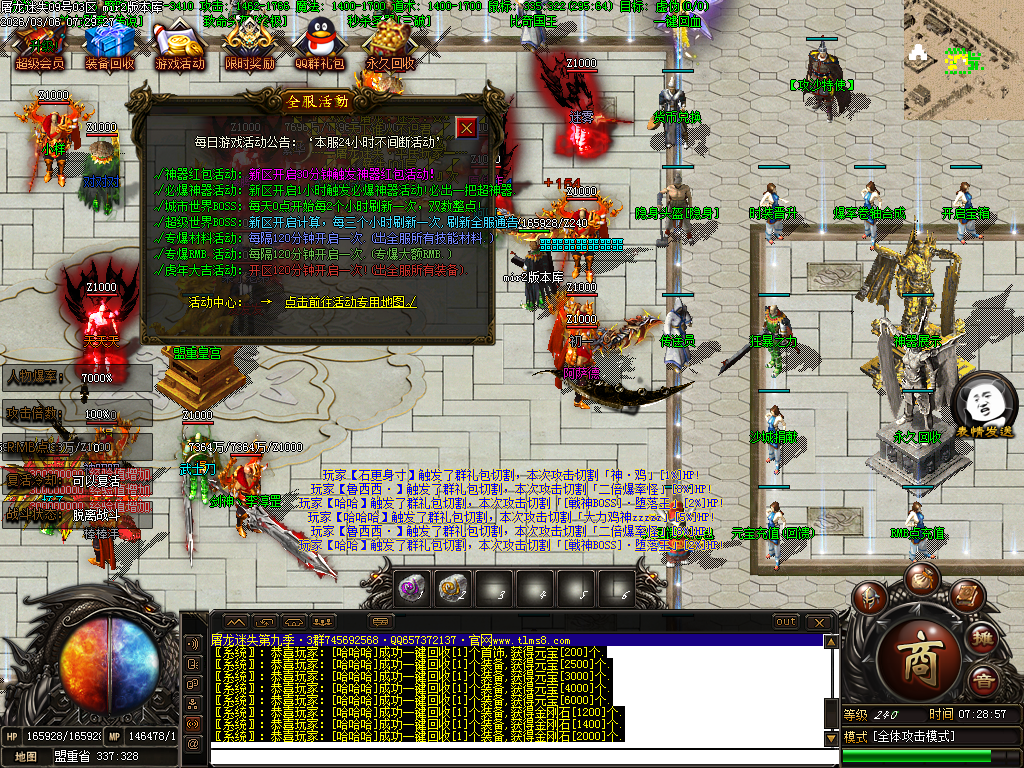Open the 超级会员 VIP menu

39,46
